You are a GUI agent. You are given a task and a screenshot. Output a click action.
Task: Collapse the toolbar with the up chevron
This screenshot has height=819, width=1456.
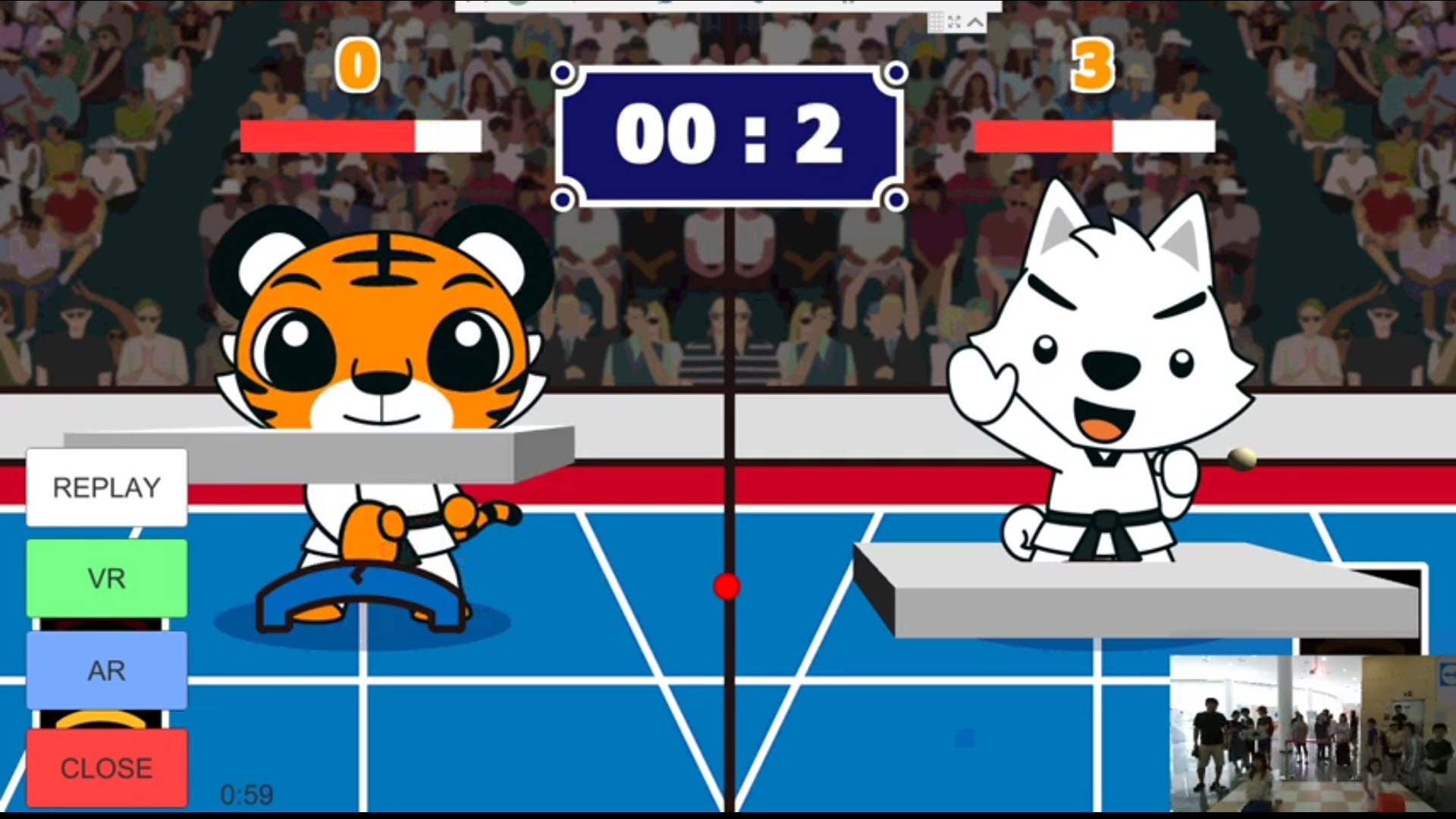click(976, 22)
